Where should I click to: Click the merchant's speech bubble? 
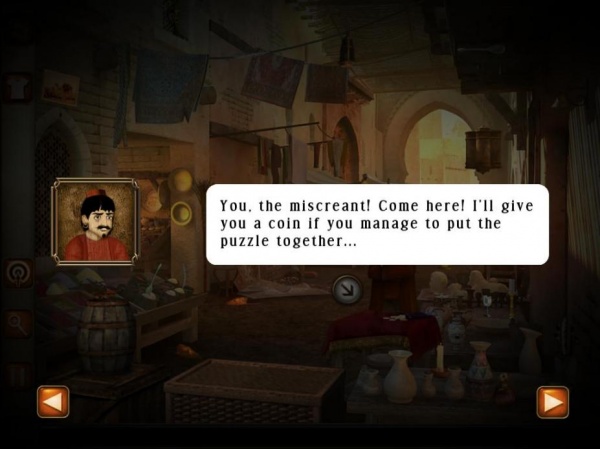[x=377, y=224]
